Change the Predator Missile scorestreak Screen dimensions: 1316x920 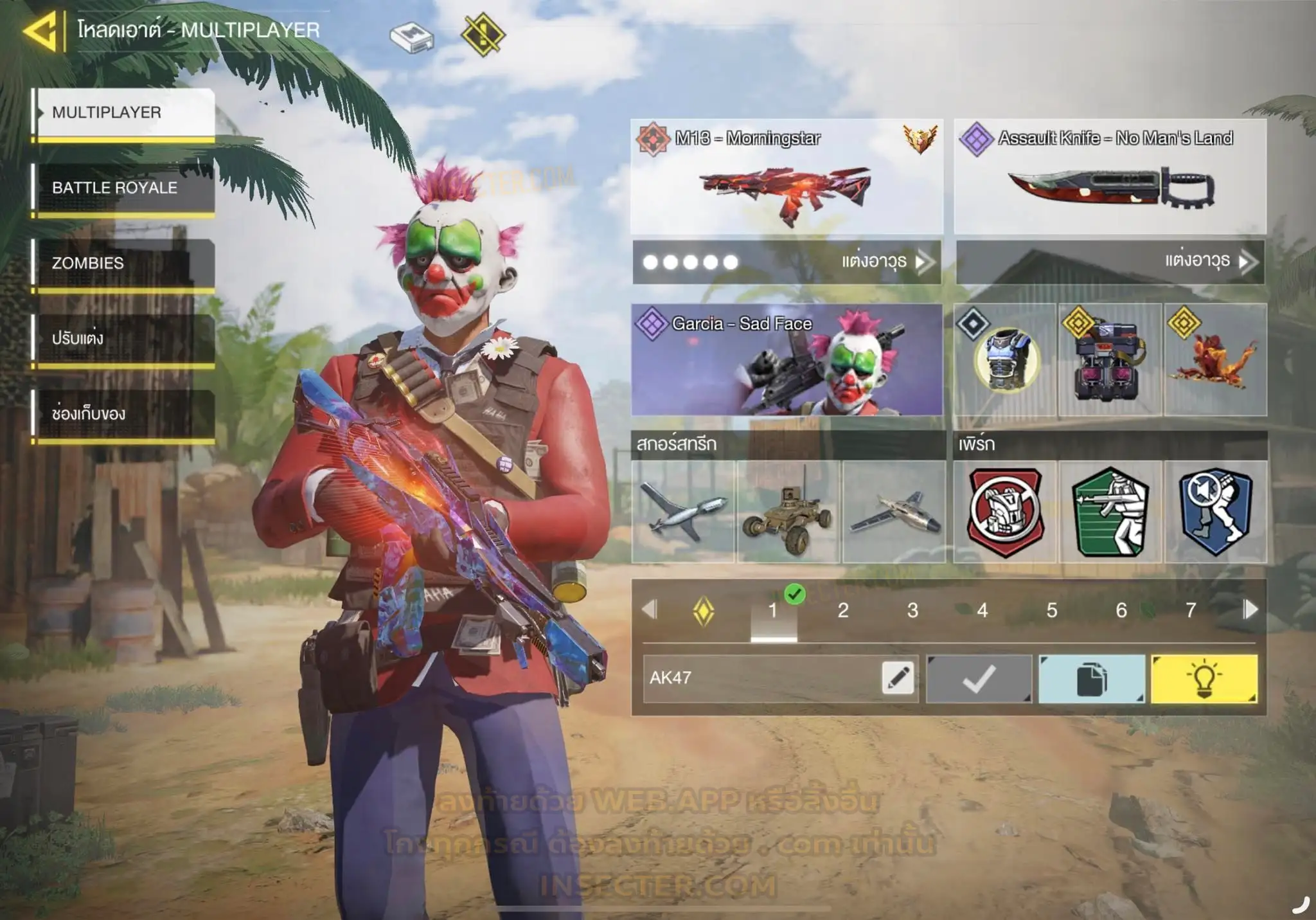(x=683, y=512)
